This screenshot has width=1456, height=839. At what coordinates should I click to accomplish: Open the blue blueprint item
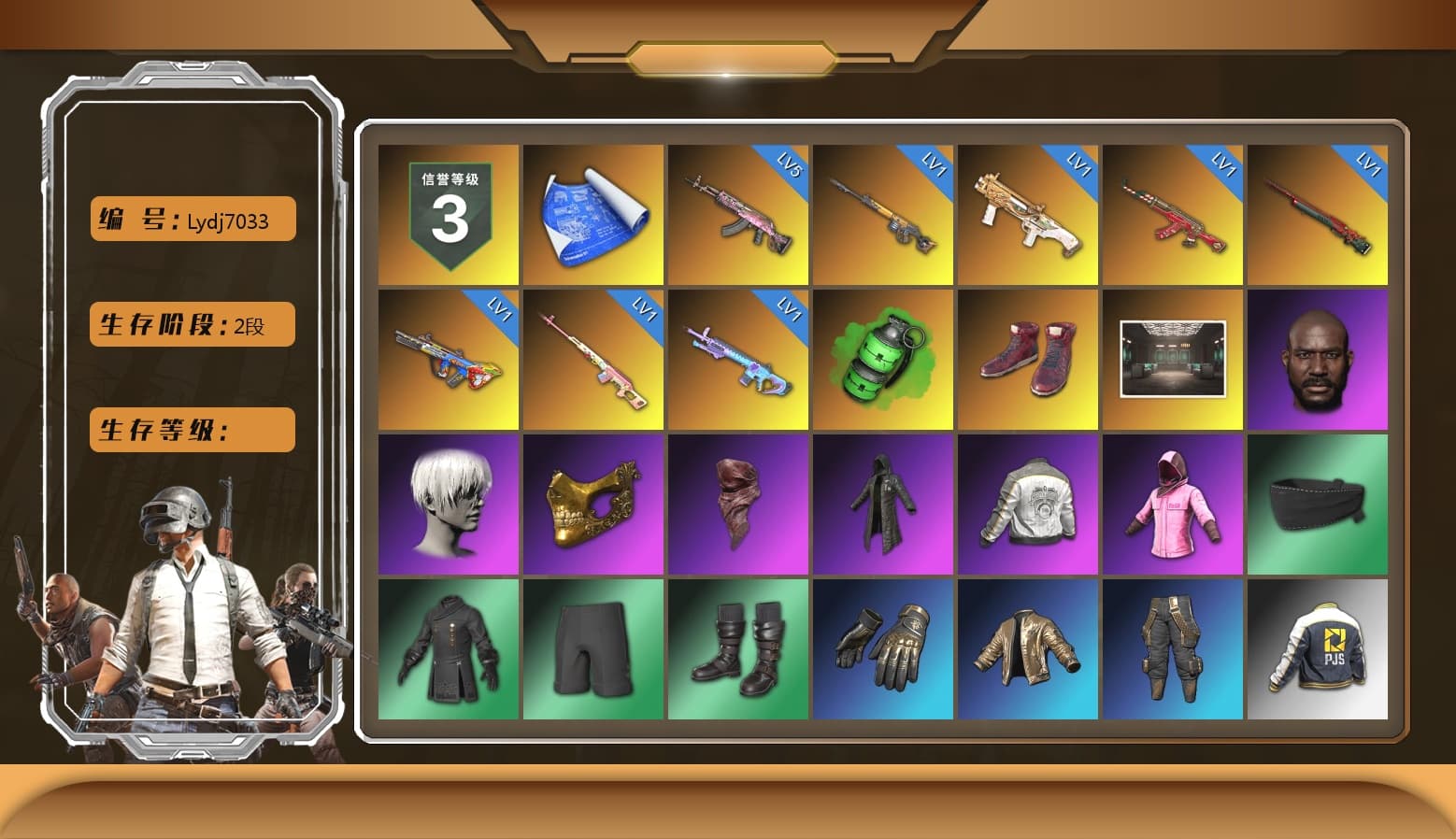(x=592, y=213)
